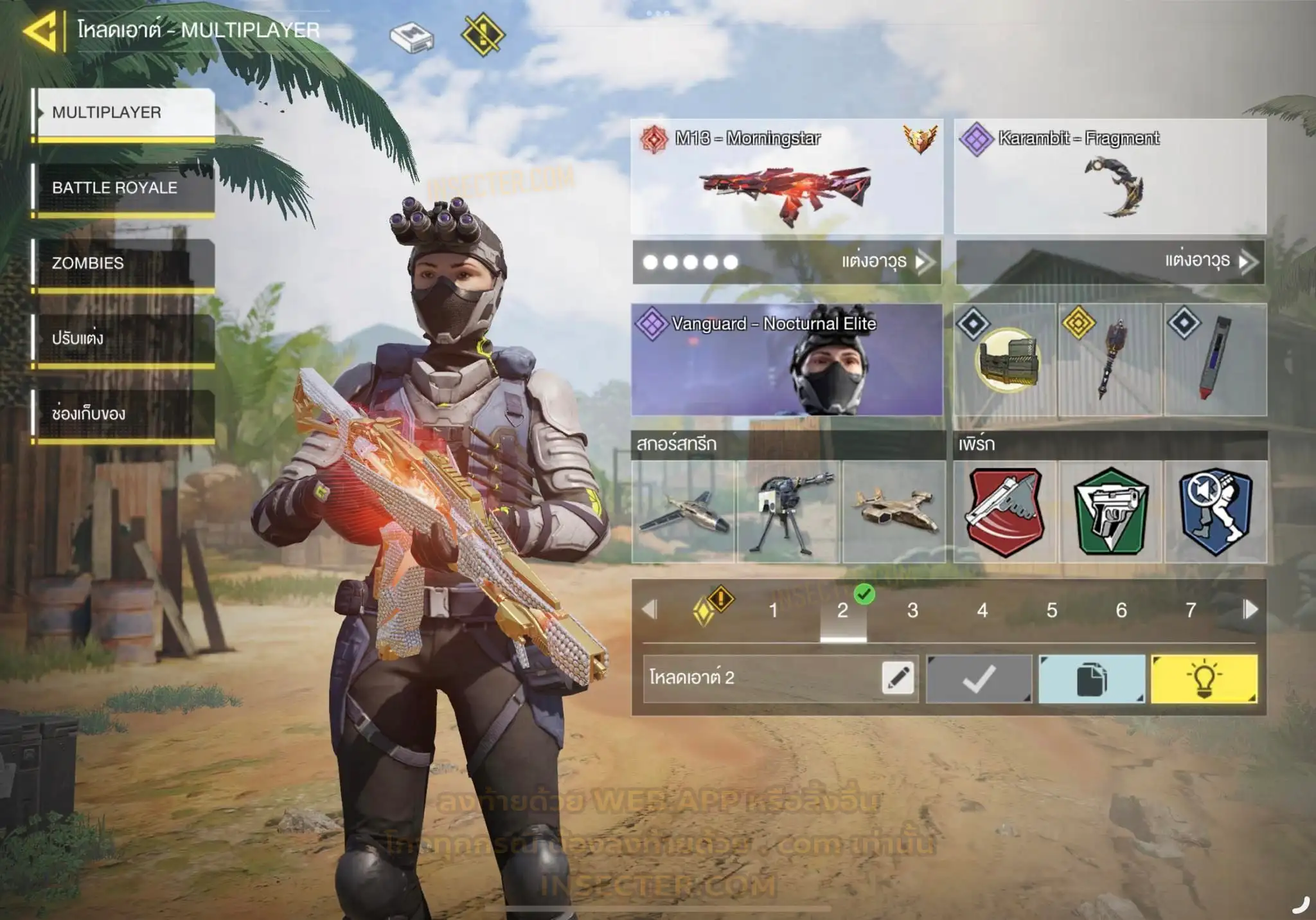Screen dimensions: 1316x920
Task: Open the M13 Morningstar primary weapon slot
Action: click(x=787, y=177)
